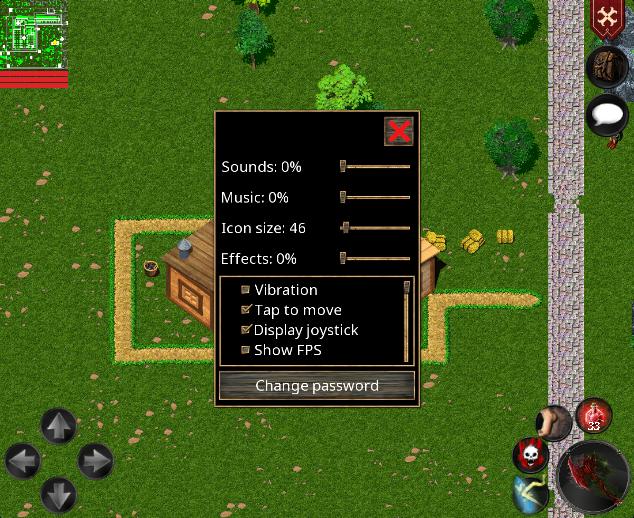Viewport: 634px width, 518px height.
Task: Tap the up arrow on the joystick
Action: (x=58, y=427)
